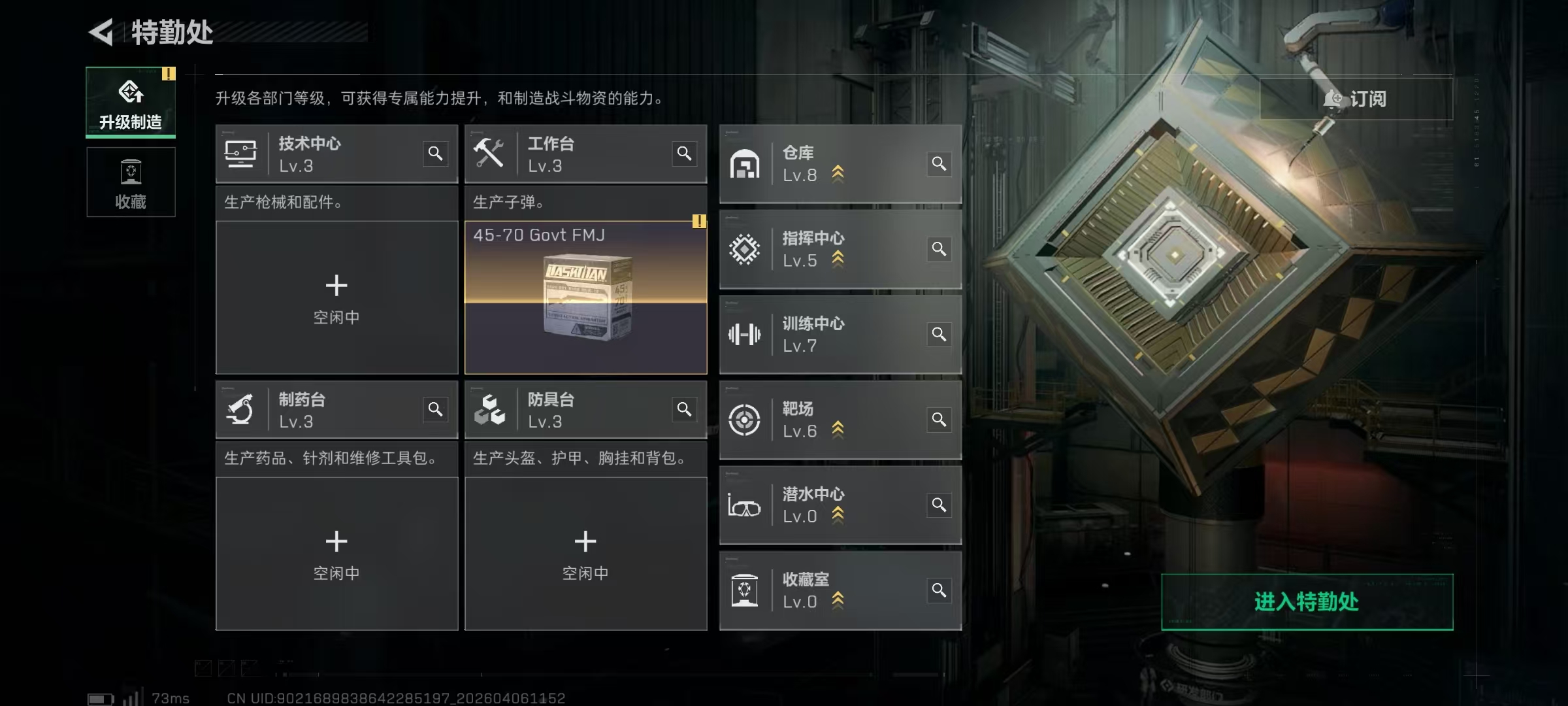Enter the base via 进入特勤处

coord(1307,601)
